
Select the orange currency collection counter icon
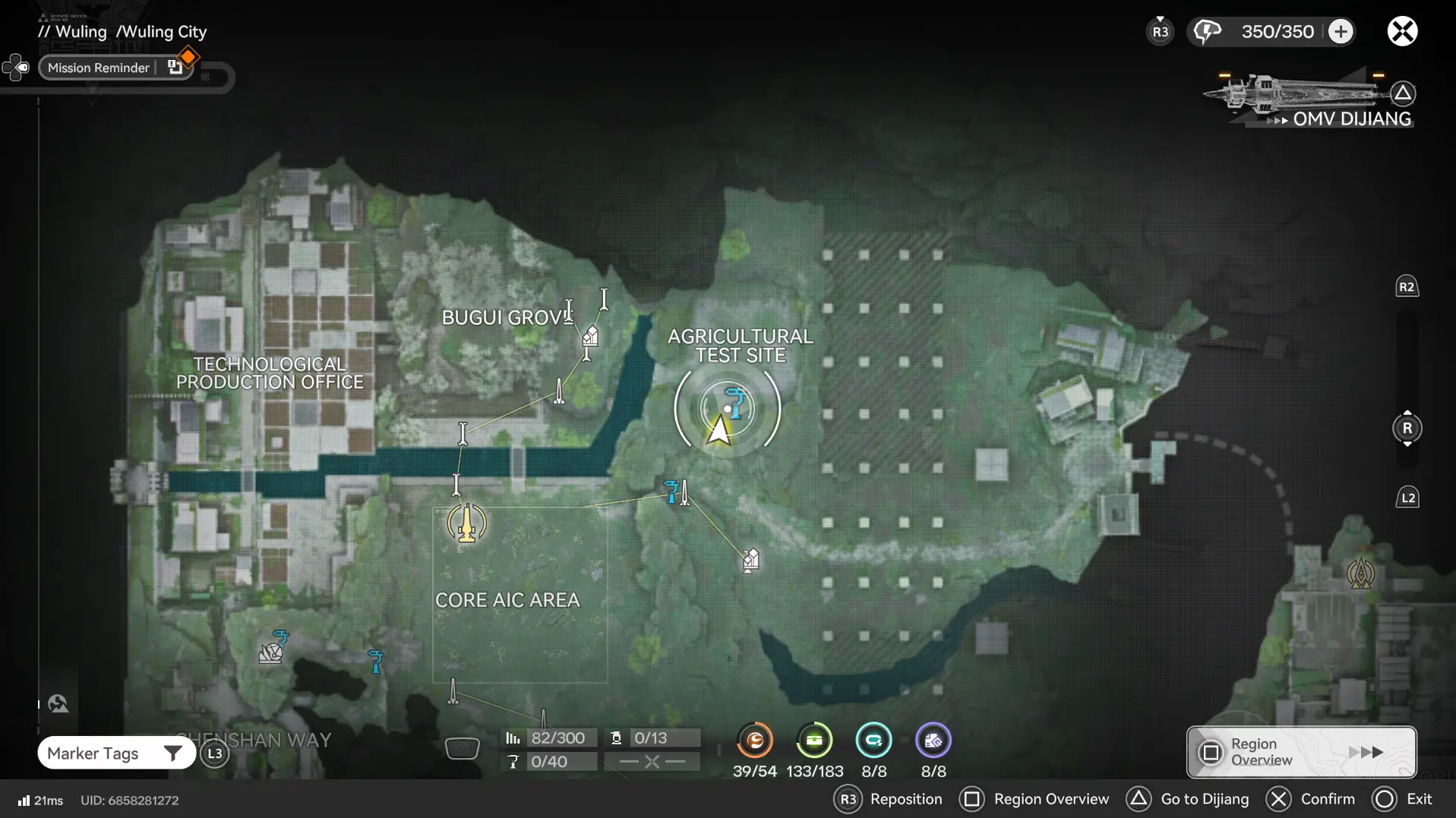point(754,741)
